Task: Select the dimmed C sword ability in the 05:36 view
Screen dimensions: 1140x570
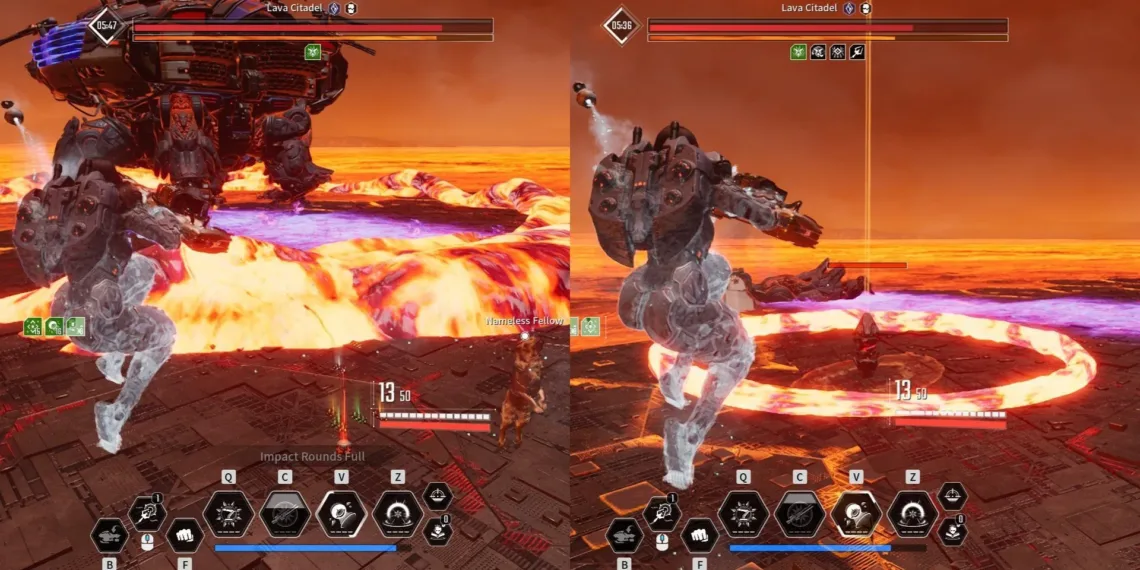Action: click(800, 514)
